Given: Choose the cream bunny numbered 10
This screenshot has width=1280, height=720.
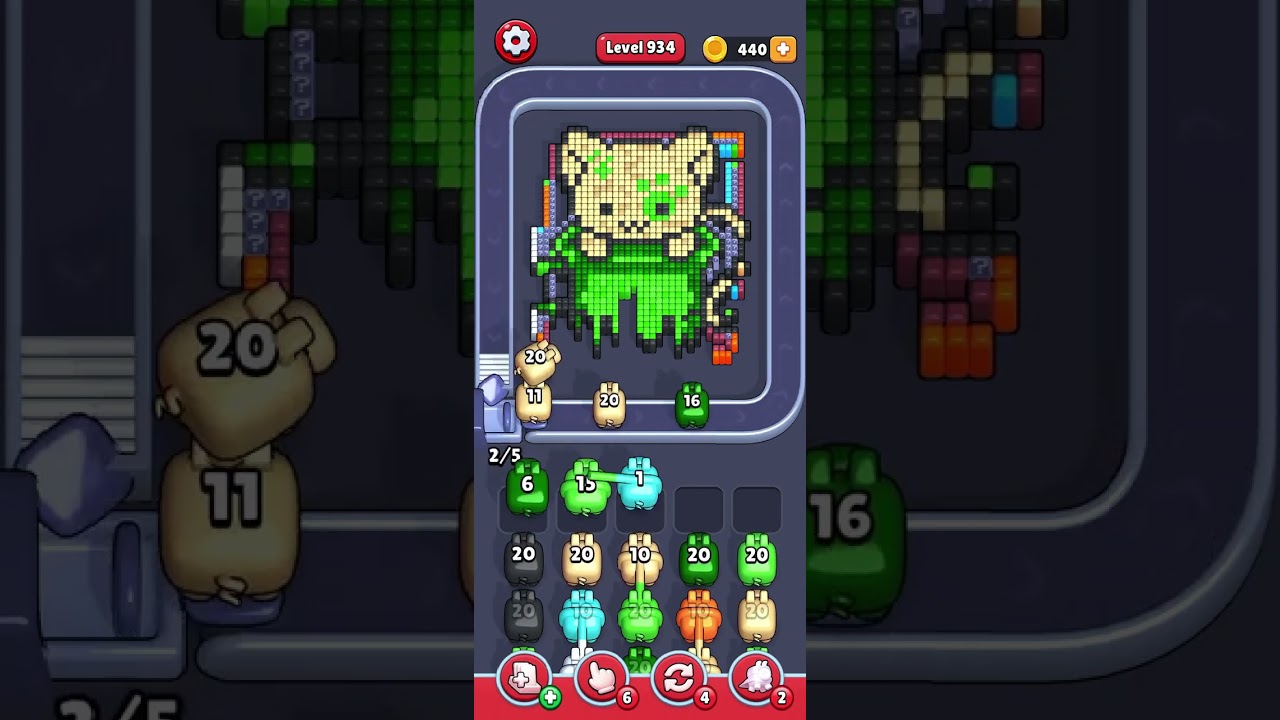Looking at the screenshot, I should (x=640, y=559).
